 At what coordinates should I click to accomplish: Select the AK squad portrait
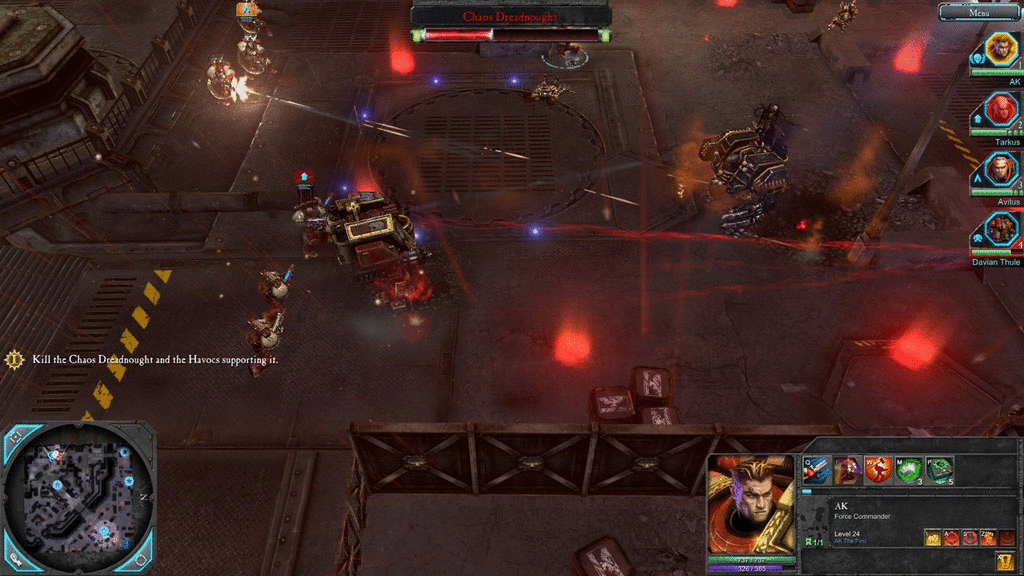pos(1001,49)
